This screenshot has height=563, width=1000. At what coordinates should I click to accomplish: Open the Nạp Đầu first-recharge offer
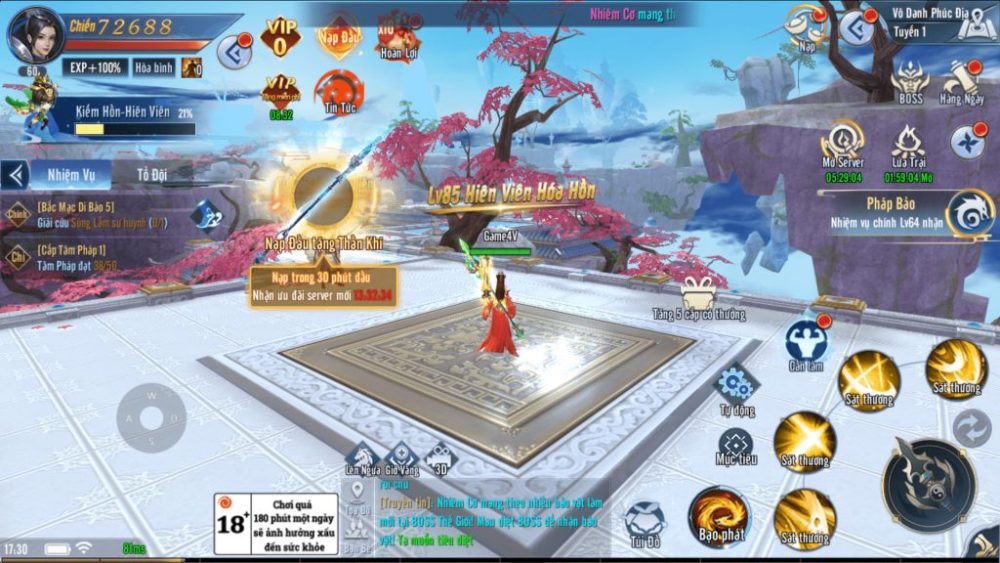click(x=339, y=36)
